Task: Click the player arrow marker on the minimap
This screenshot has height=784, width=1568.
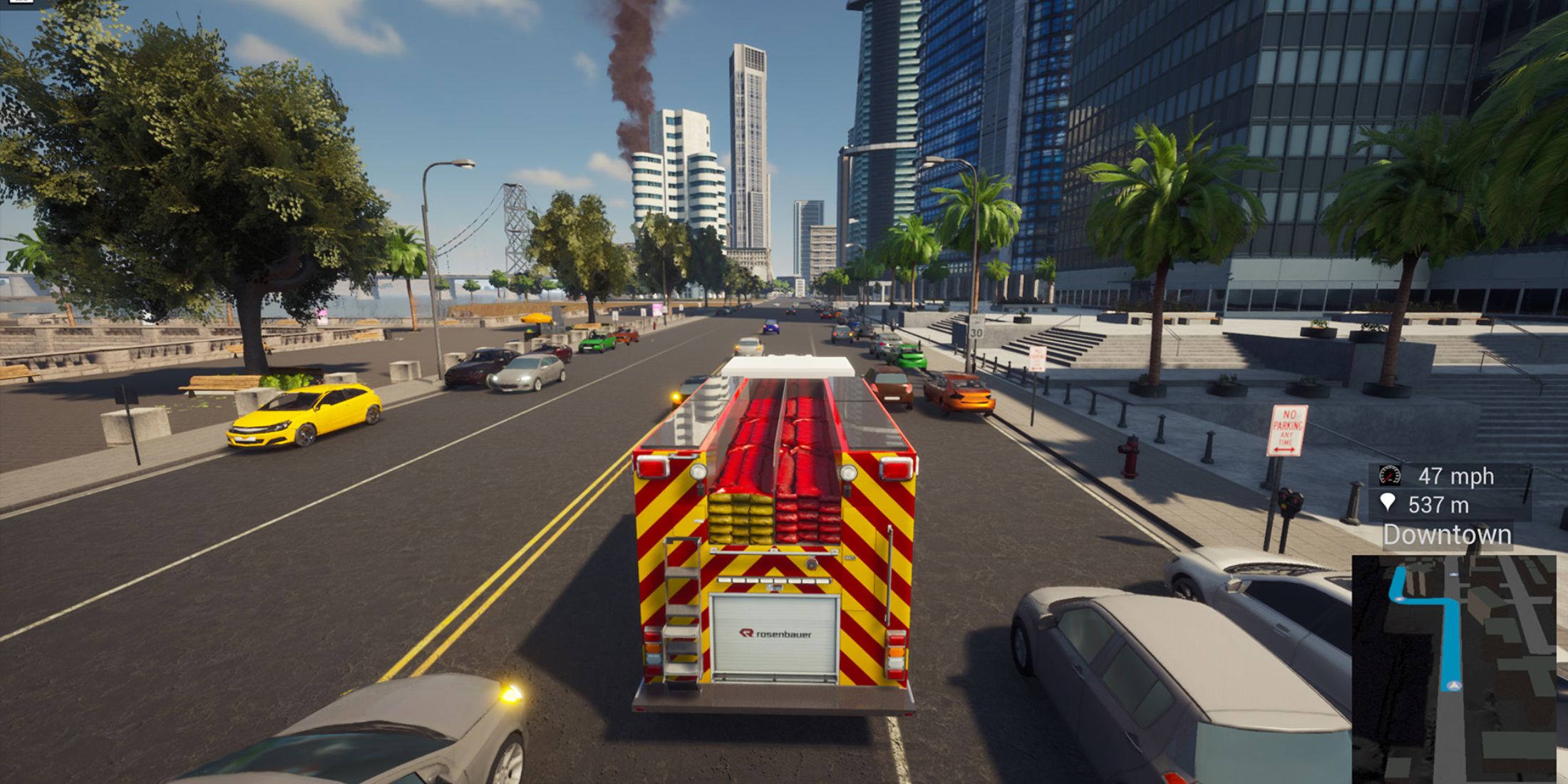Action: [1453, 685]
